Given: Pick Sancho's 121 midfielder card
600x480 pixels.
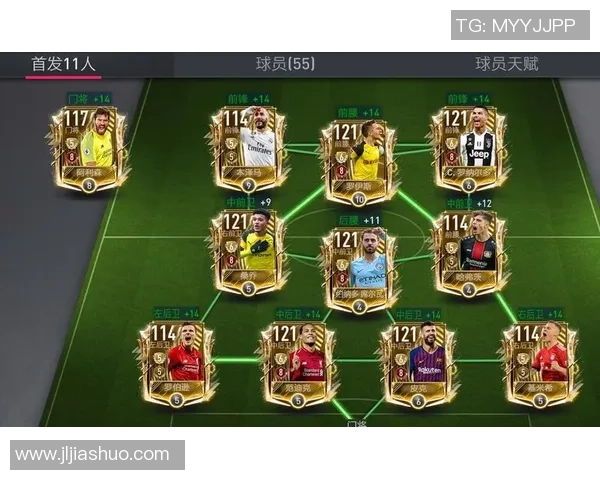Looking at the screenshot, I should click(x=248, y=251).
